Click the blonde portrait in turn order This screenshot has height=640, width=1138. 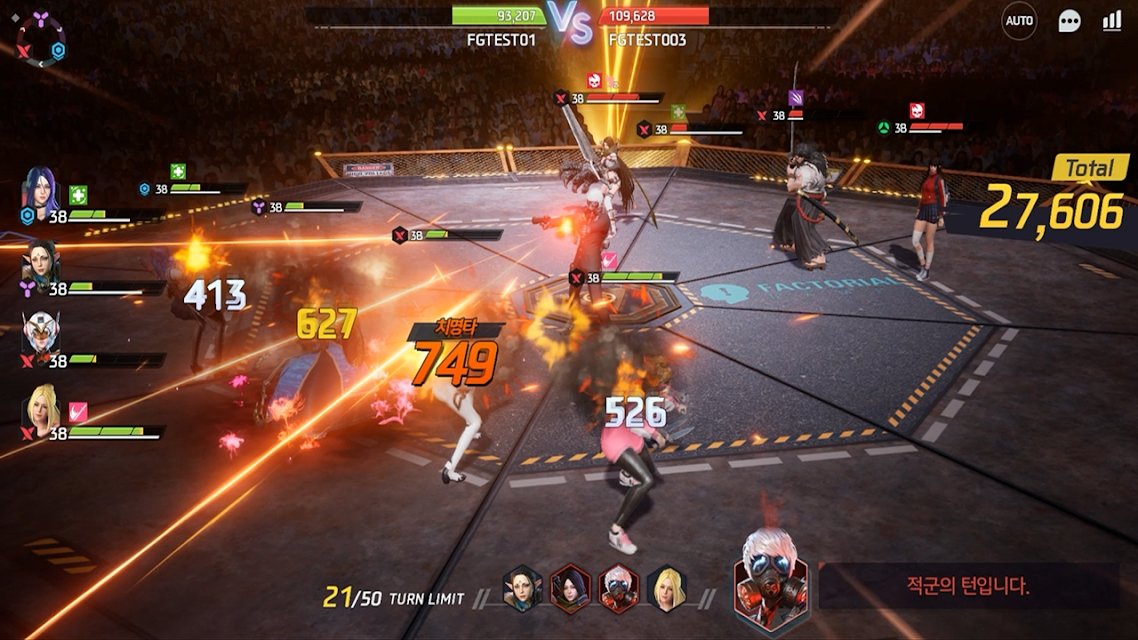tap(666, 588)
